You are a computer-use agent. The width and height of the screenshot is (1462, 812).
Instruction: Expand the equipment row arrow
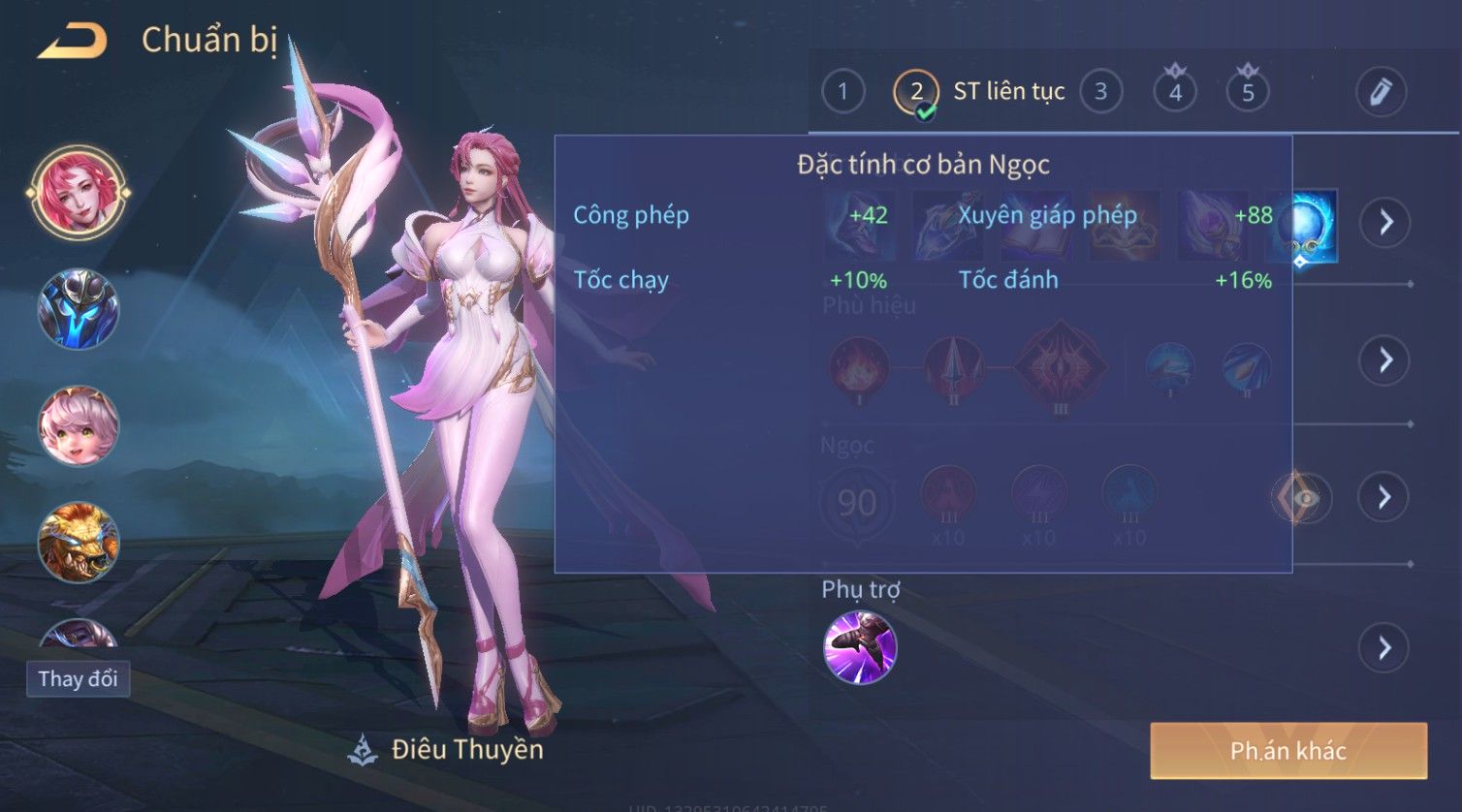1384,223
